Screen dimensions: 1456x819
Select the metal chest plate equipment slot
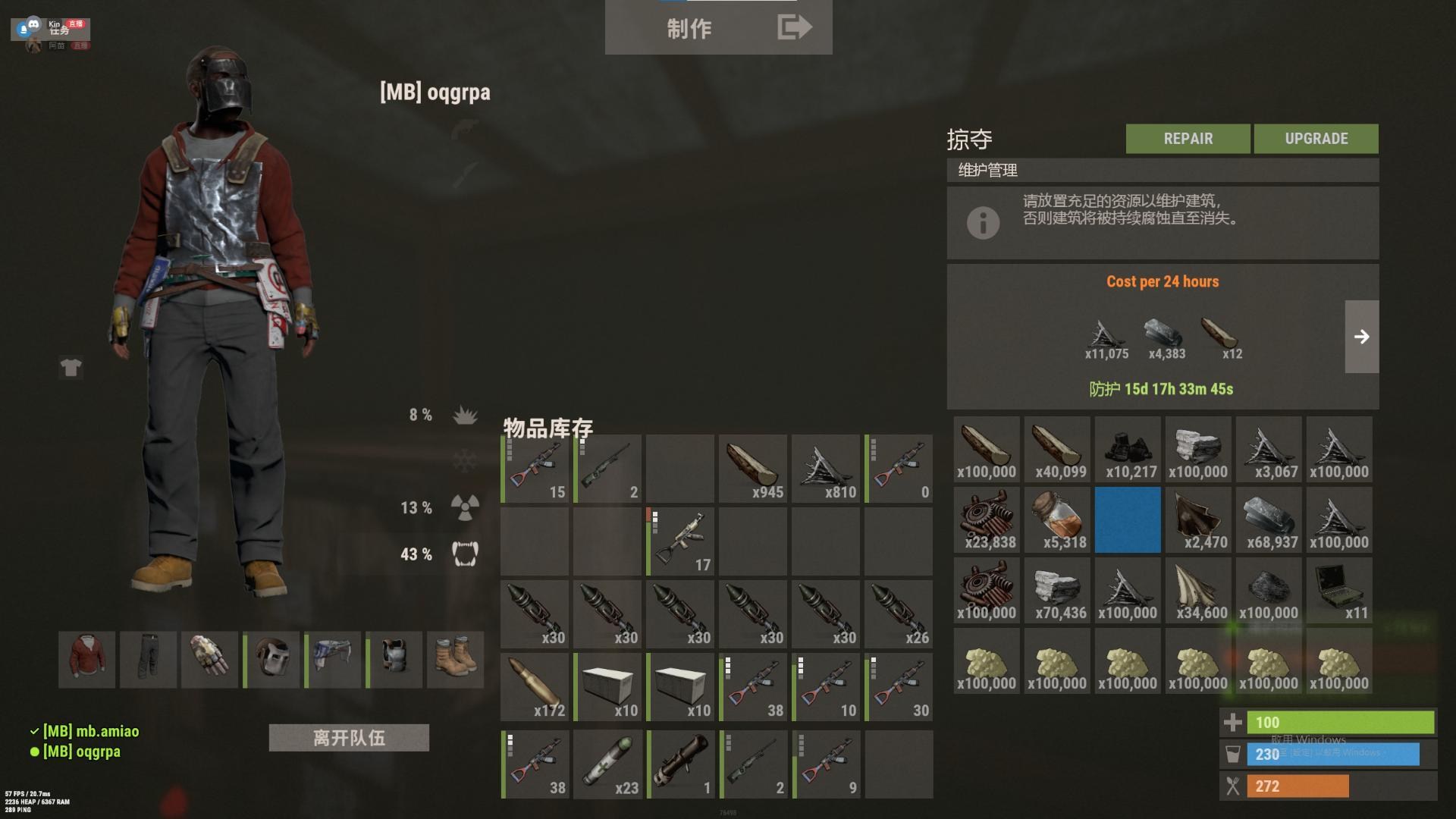tap(395, 659)
